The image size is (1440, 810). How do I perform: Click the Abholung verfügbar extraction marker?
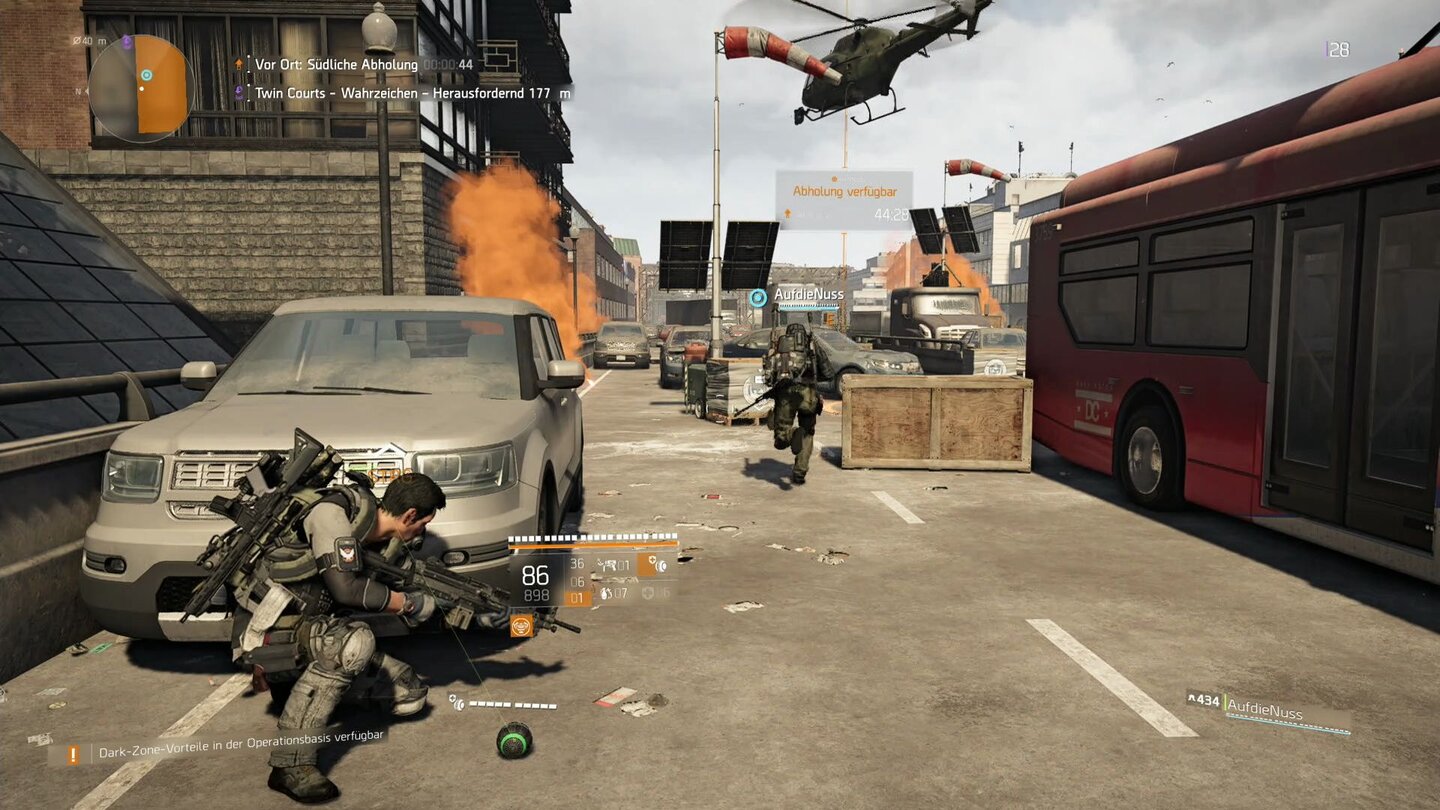pyautogui.click(x=844, y=199)
